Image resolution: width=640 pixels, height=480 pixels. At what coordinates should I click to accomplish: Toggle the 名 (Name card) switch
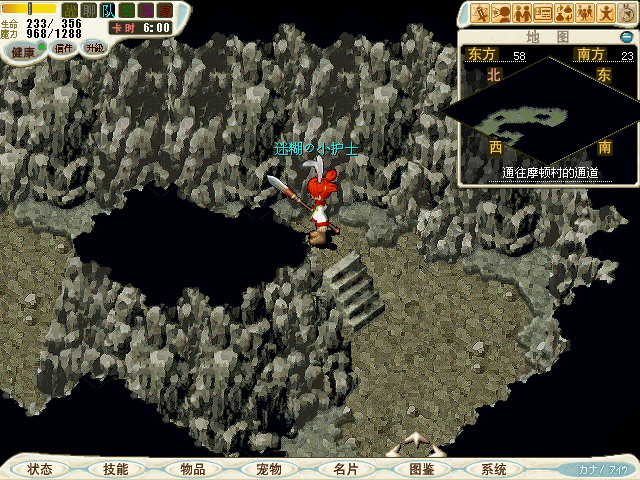(127, 10)
